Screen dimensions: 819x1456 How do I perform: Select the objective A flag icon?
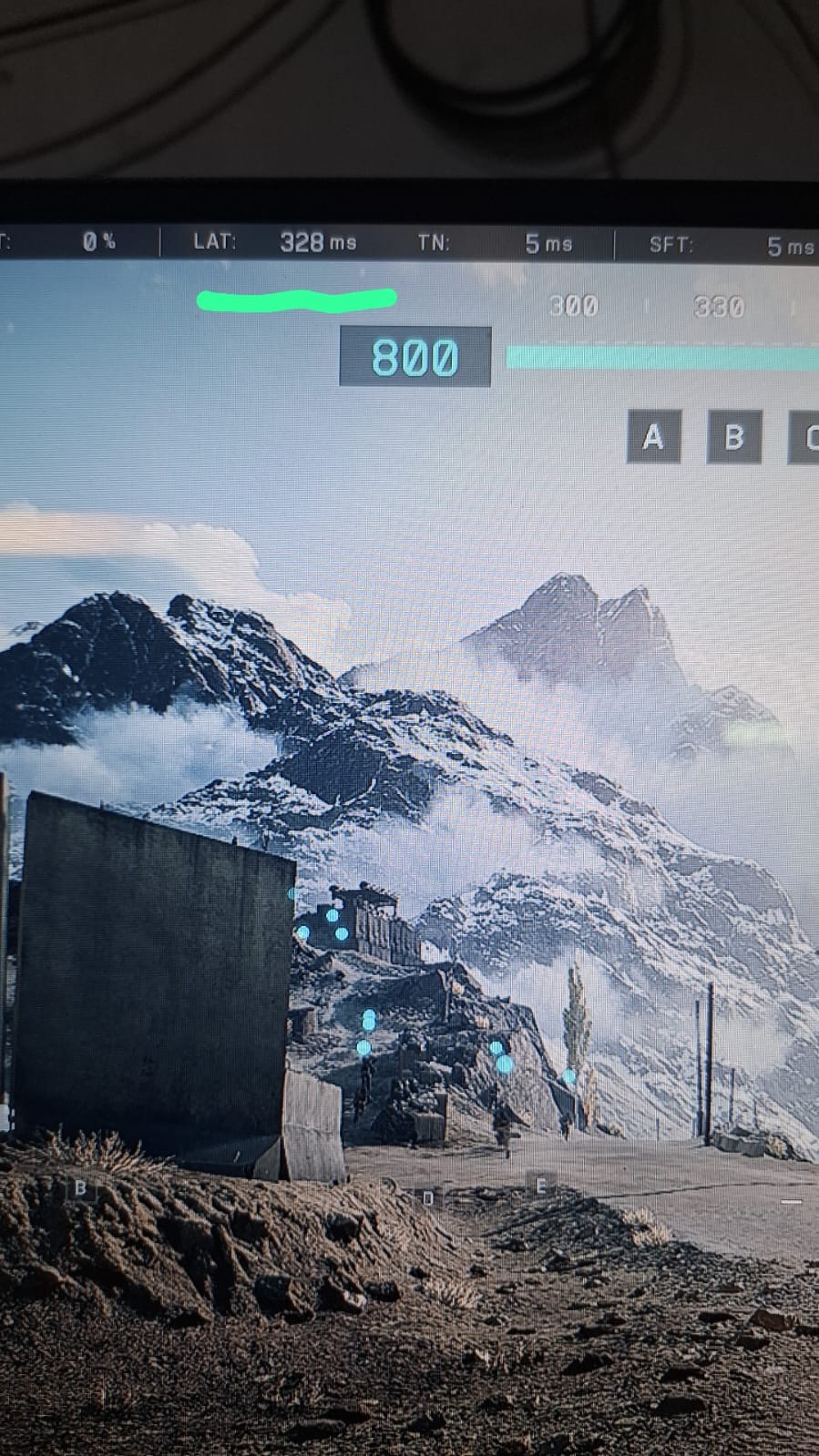click(653, 438)
